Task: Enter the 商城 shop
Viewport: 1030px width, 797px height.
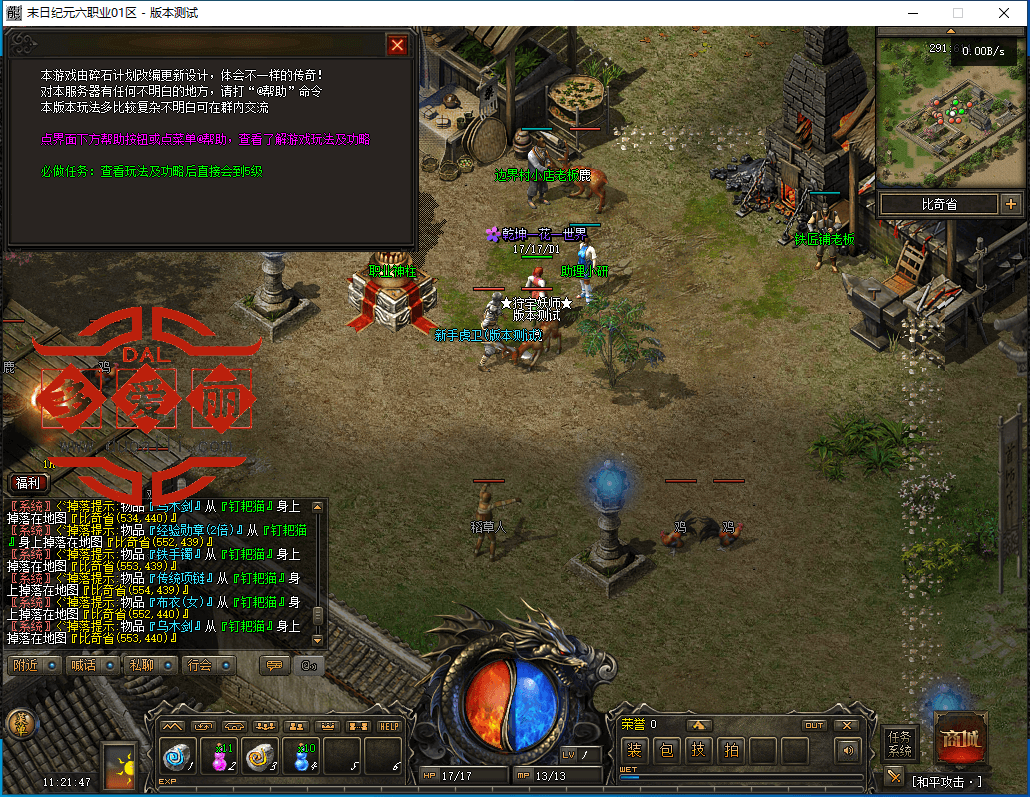Action: [961, 741]
